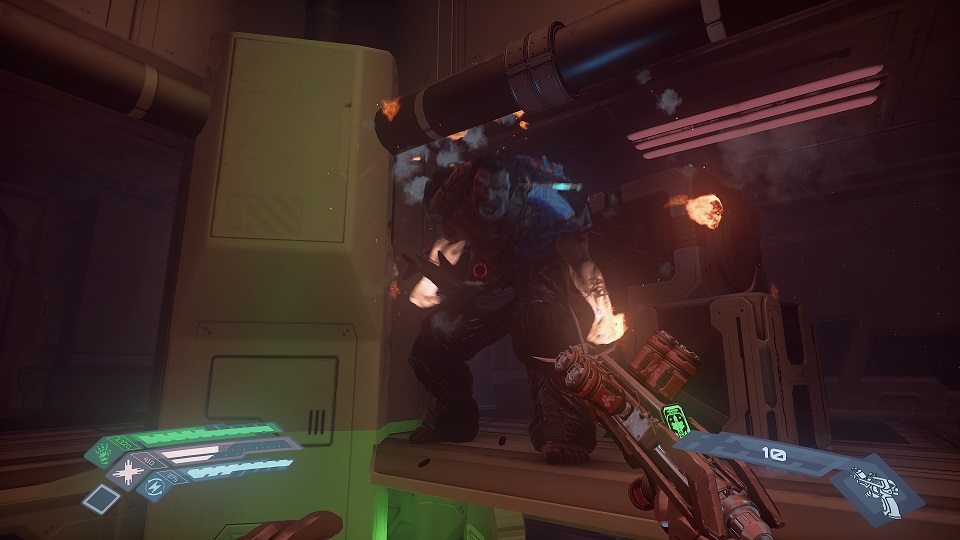Click the blue lightning bolt energy icon
The height and width of the screenshot is (540, 960).
[x=156, y=488]
